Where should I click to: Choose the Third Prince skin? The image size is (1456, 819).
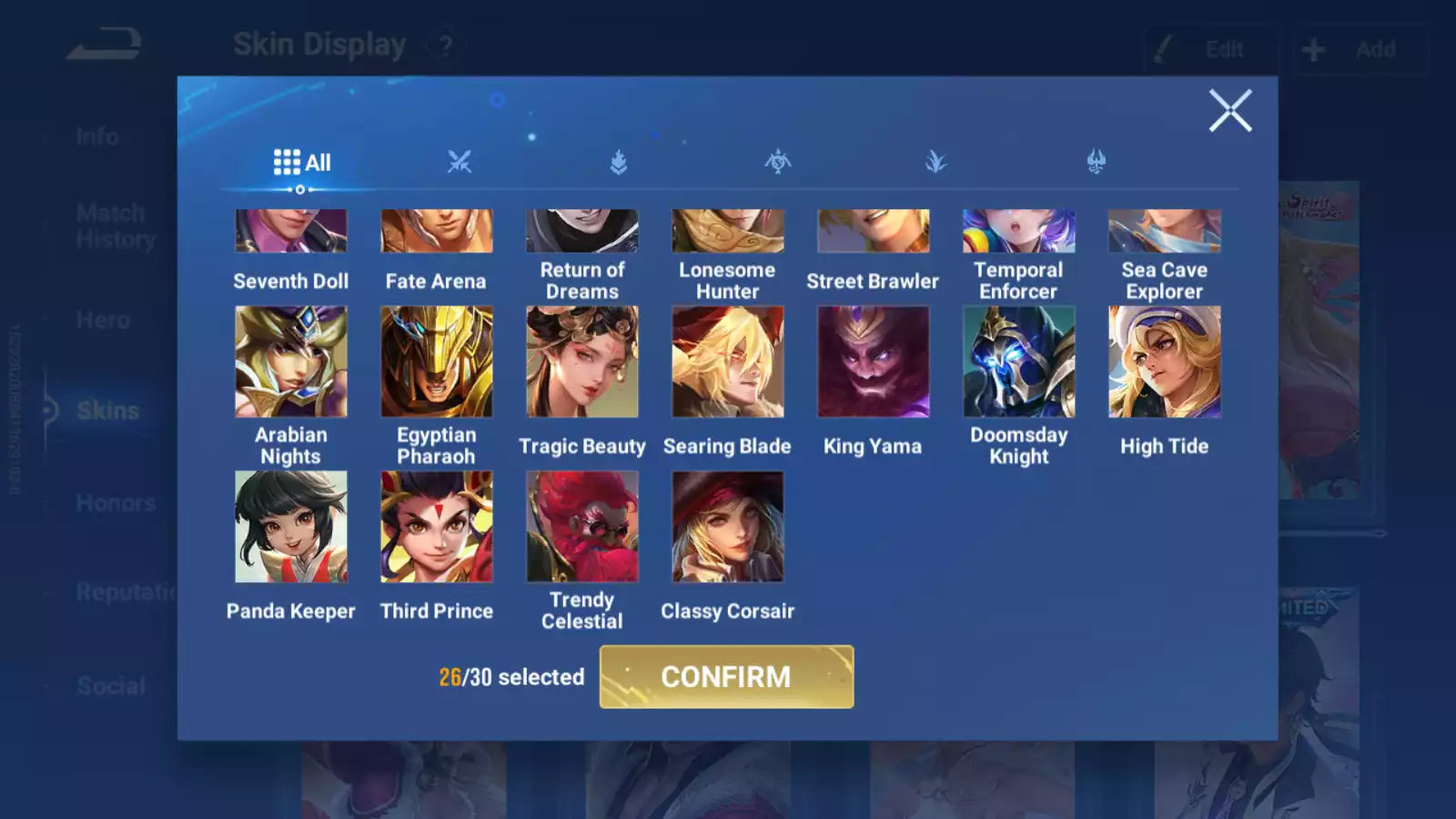[437, 527]
